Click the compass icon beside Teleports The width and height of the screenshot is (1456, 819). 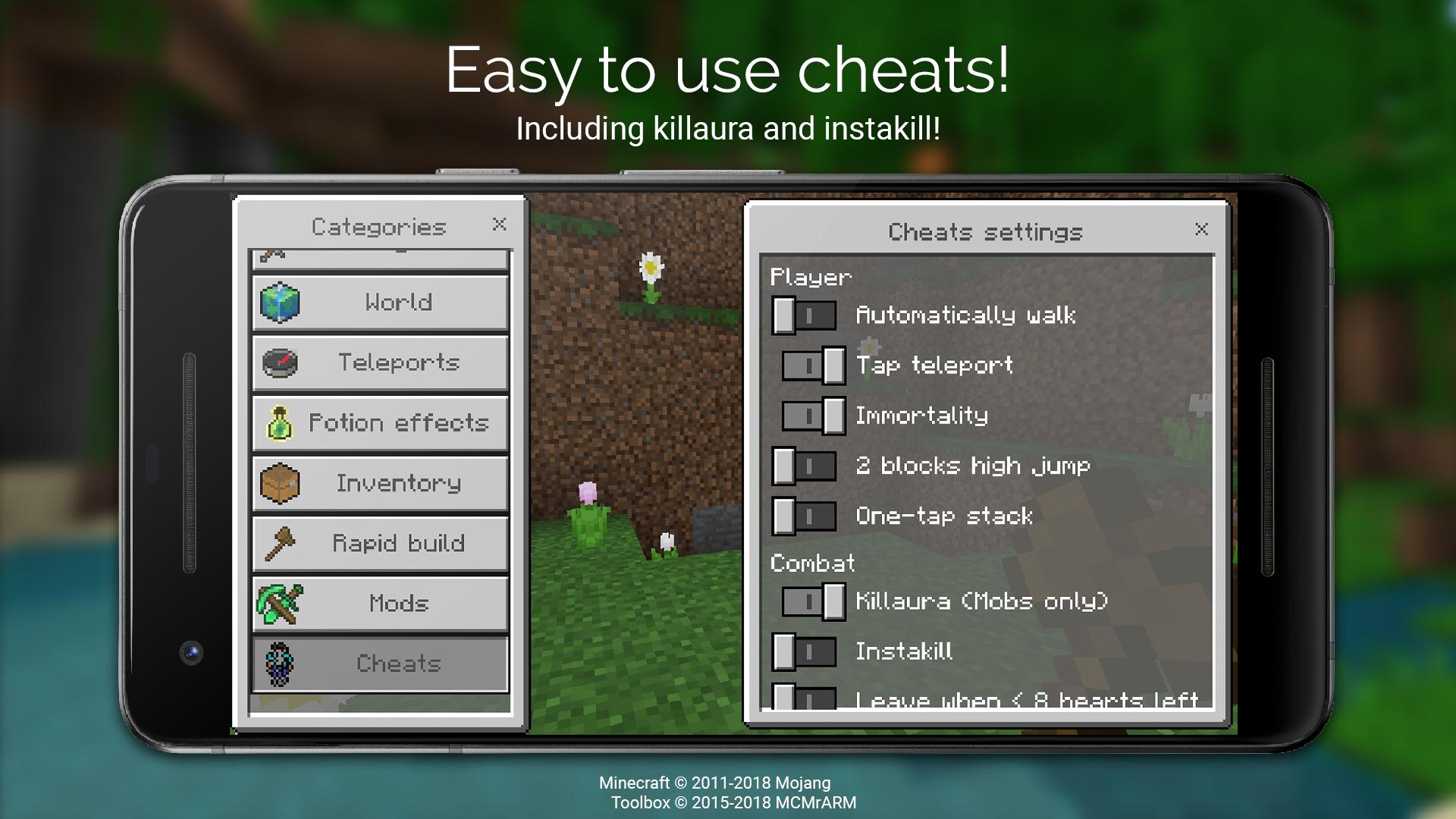click(281, 362)
